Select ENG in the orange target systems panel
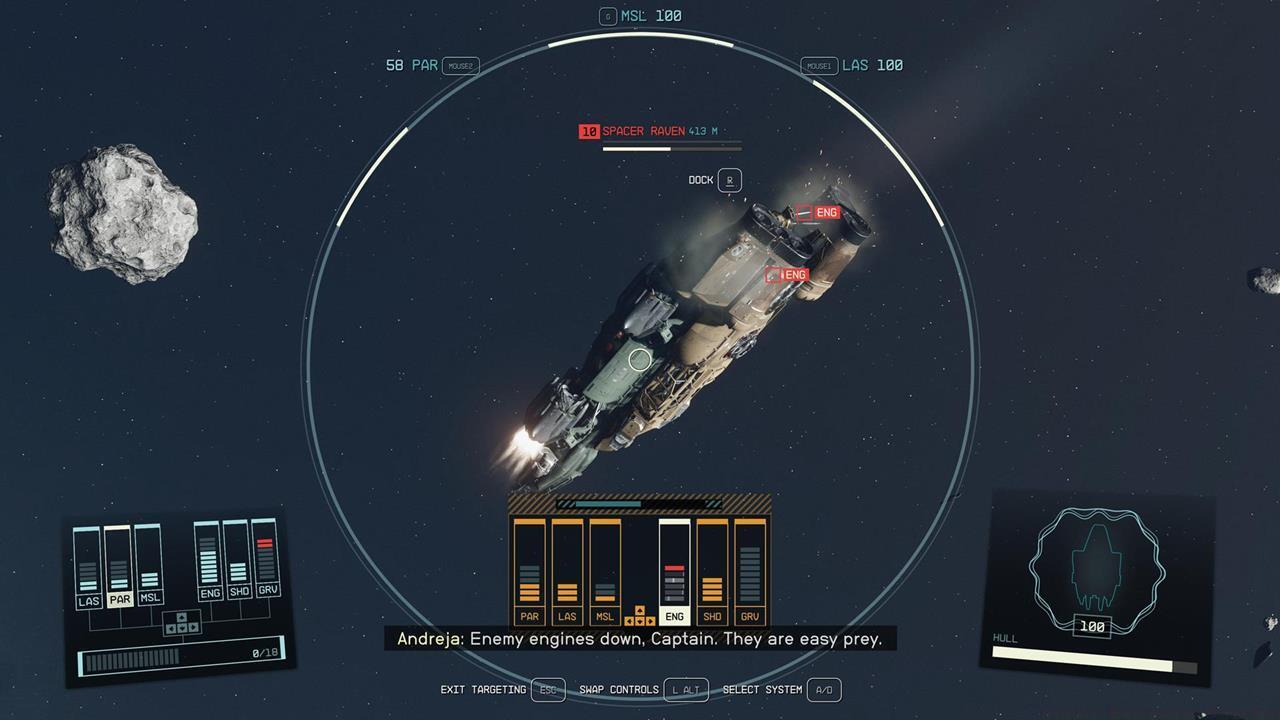 pos(674,616)
